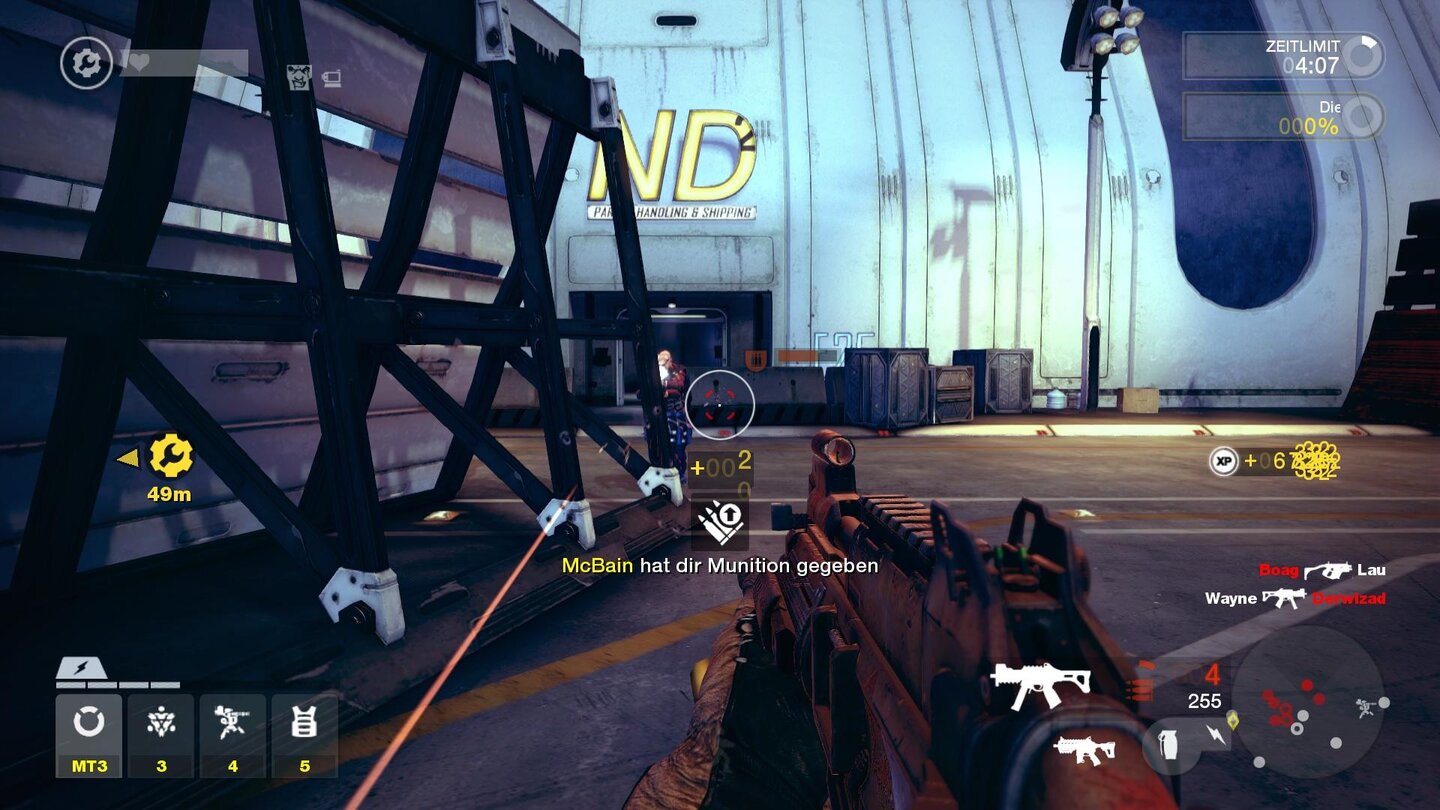Screen dimensions: 1440x810
Task: Click the grenade icon in the loadout
Action: tap(1168, 744)
